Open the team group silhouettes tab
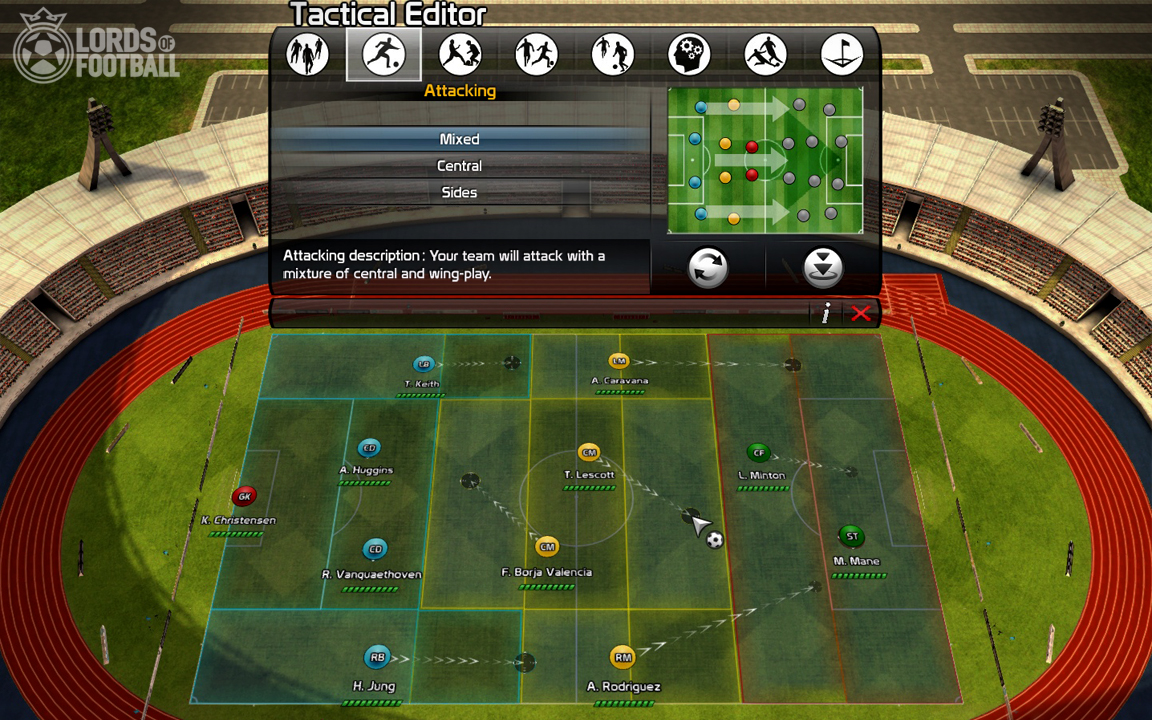Image resolution: width=1152 pixels, height=720 pixels. pyautogui.click(x=308, y=54)
